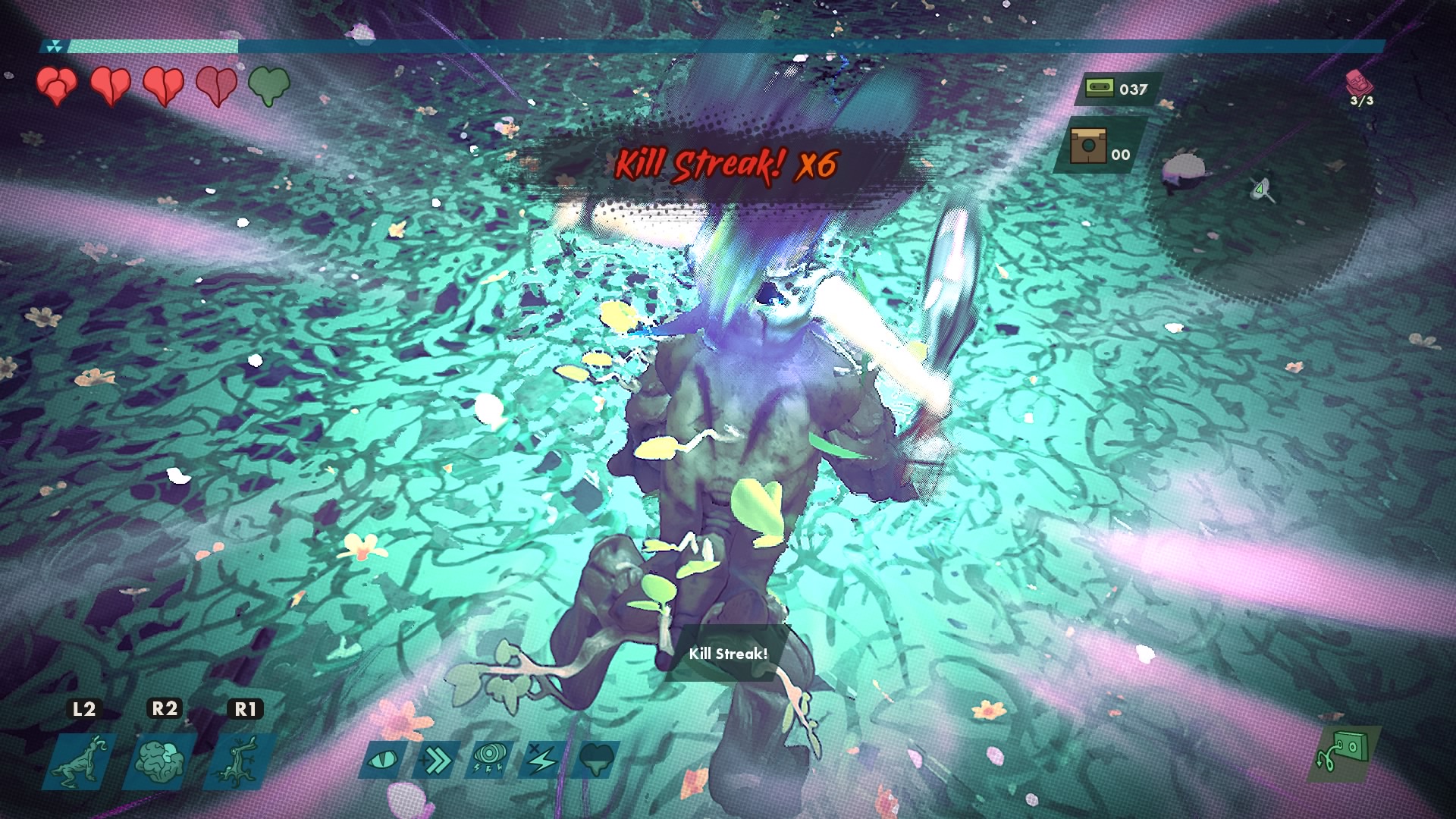This screenshot has height=819, width=1456.
Task: Select the lightning bolt perk icon
Action: coord(542,759)
